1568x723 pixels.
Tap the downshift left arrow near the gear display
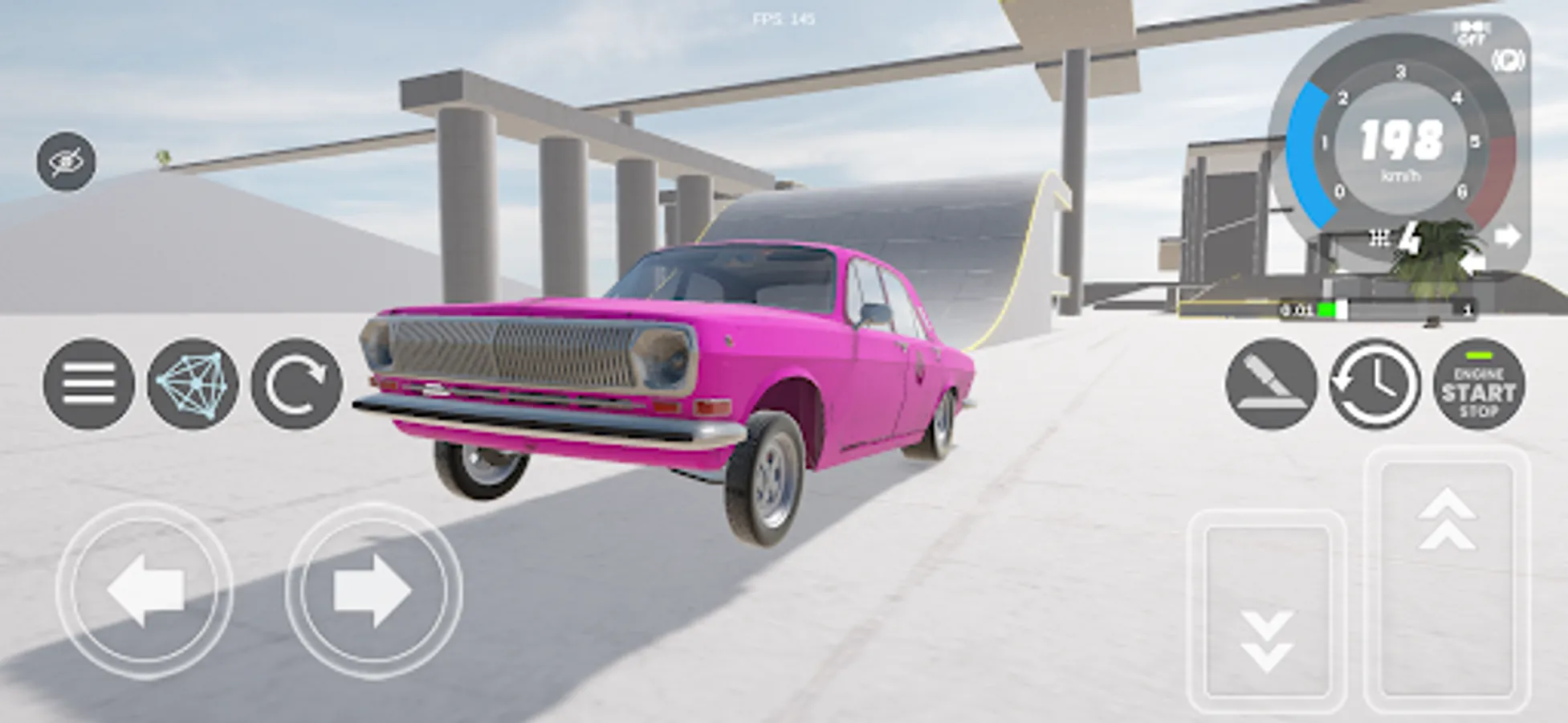click(x=1473, y=263)
